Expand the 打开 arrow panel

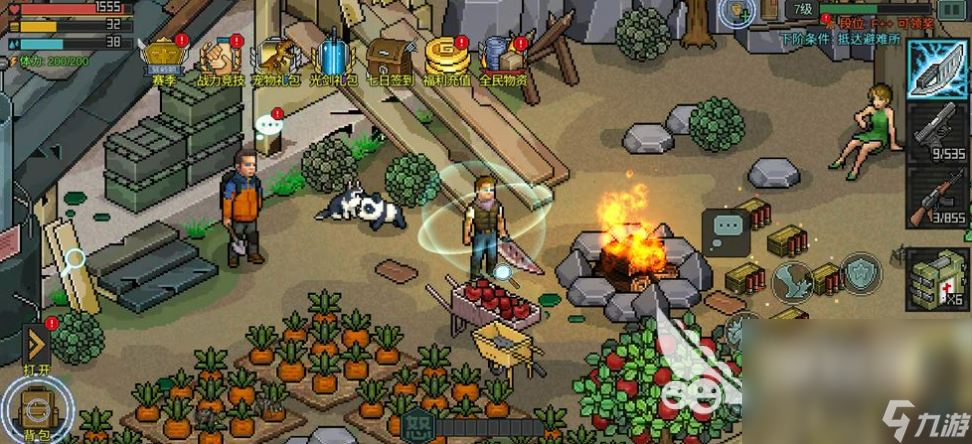coord(37,346)
